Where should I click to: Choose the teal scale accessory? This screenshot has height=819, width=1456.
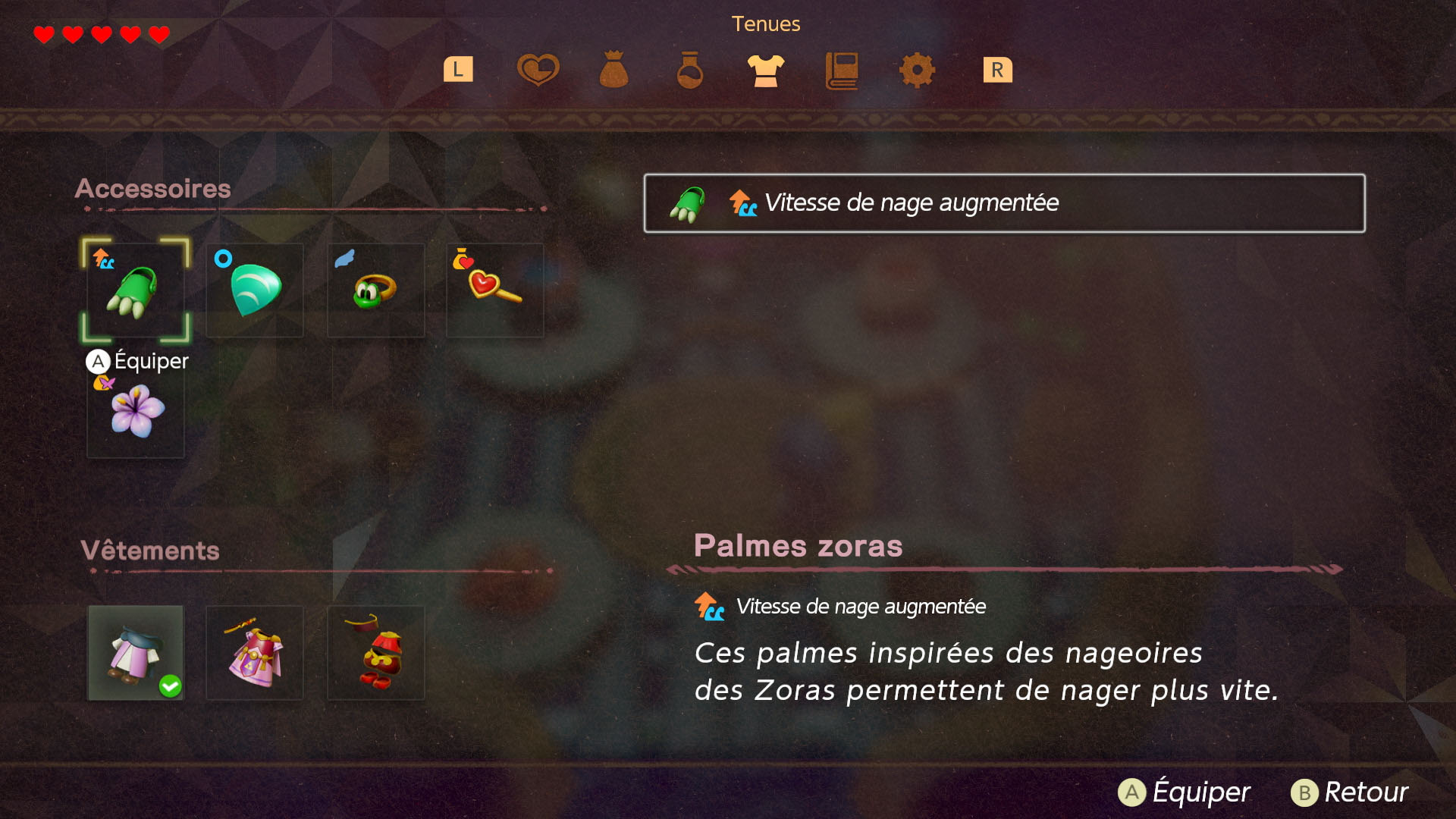coord(255,290)
